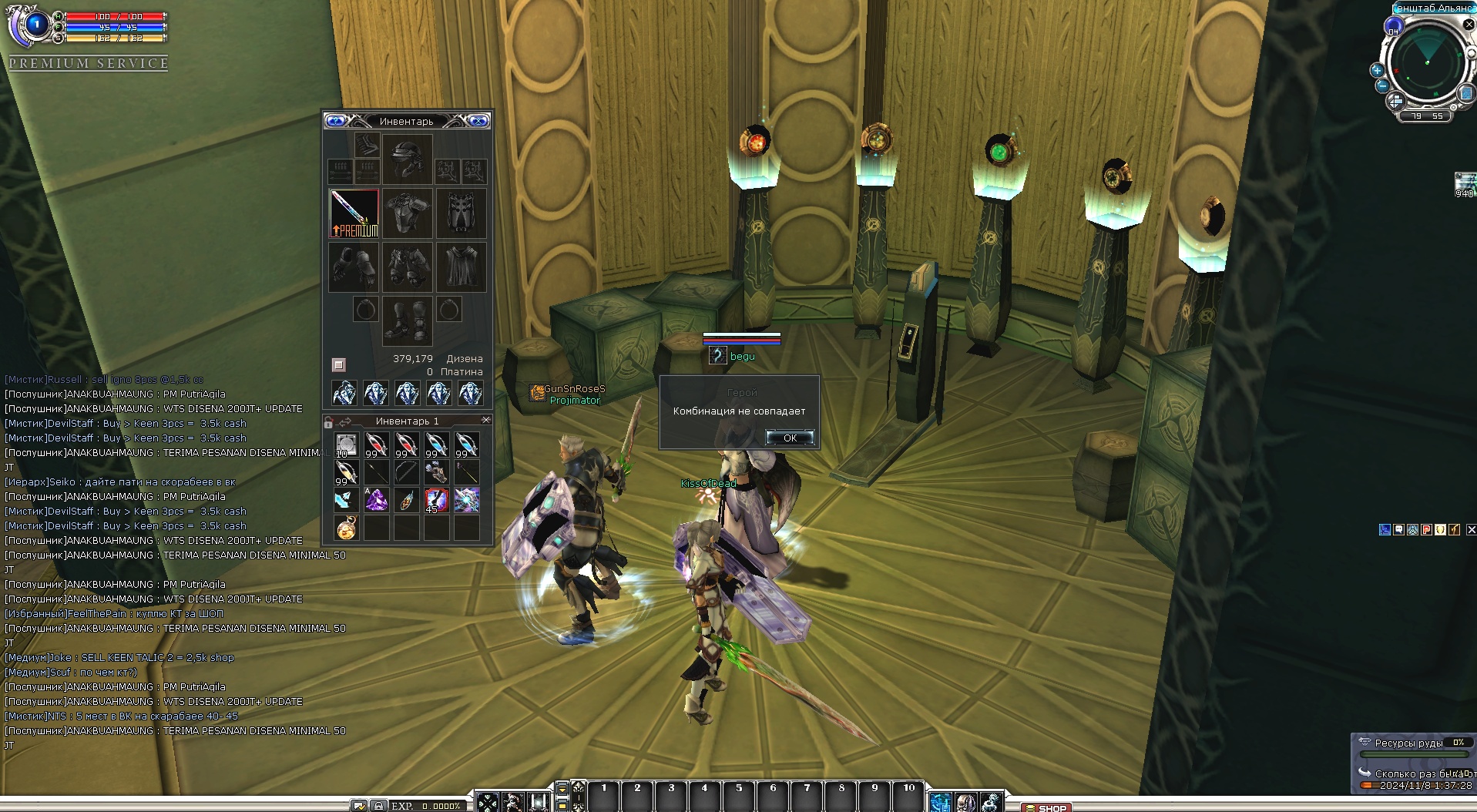Screen dimensions: 1477x812
Task: Close the Инвентарь equipment window
Action: [478, 121]
